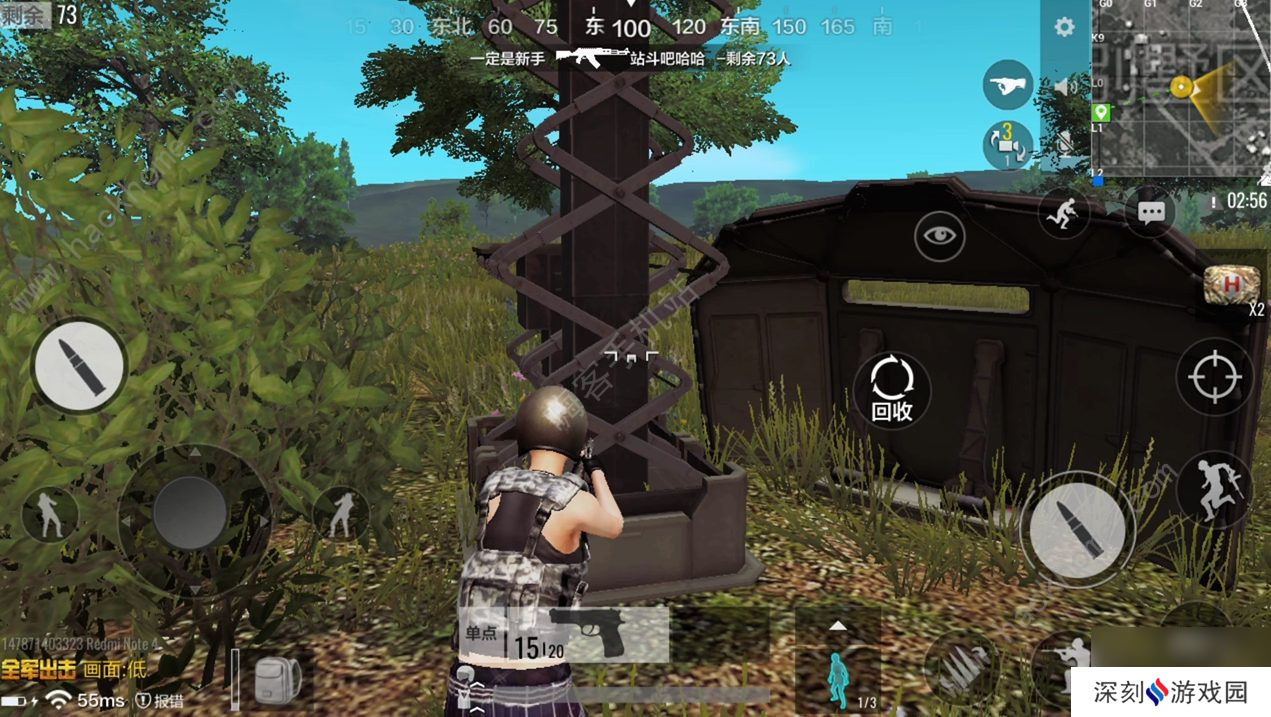This screenshot has width=1271, height=717.
Task: Tap the crosshair aim button
Action: [1215, 377]
